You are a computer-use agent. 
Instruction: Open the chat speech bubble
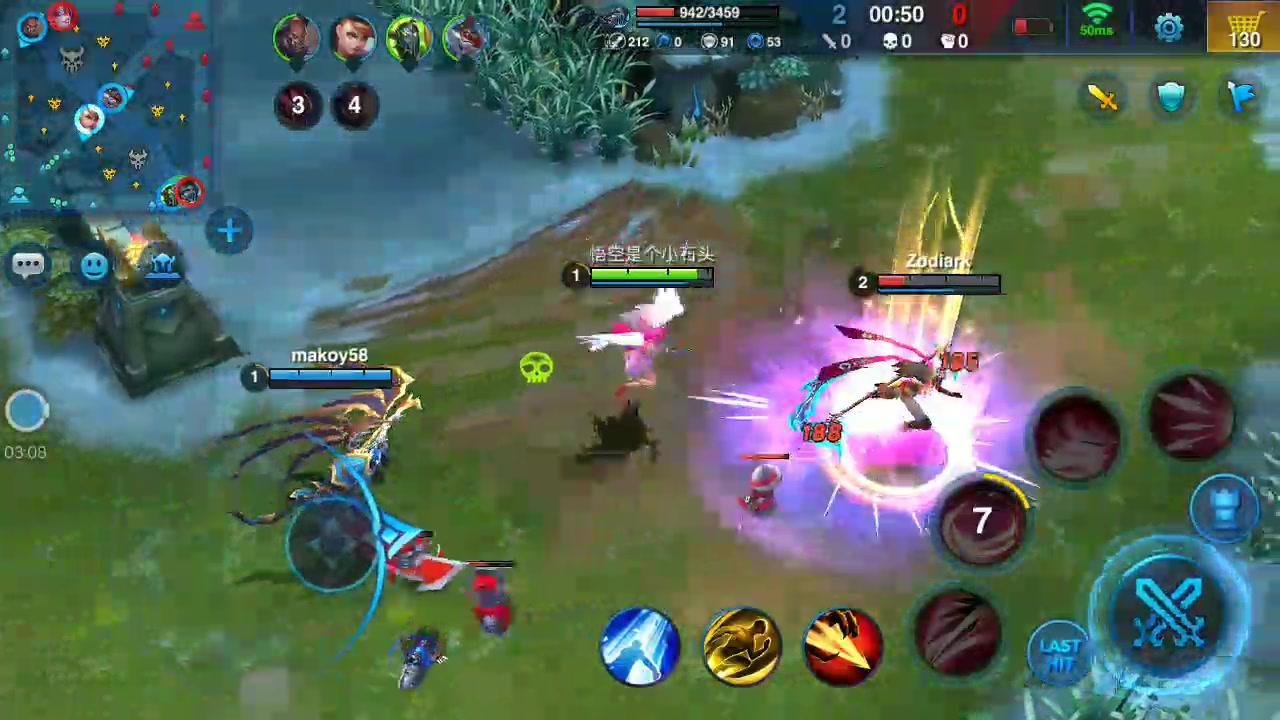click(x=28, y=265)
